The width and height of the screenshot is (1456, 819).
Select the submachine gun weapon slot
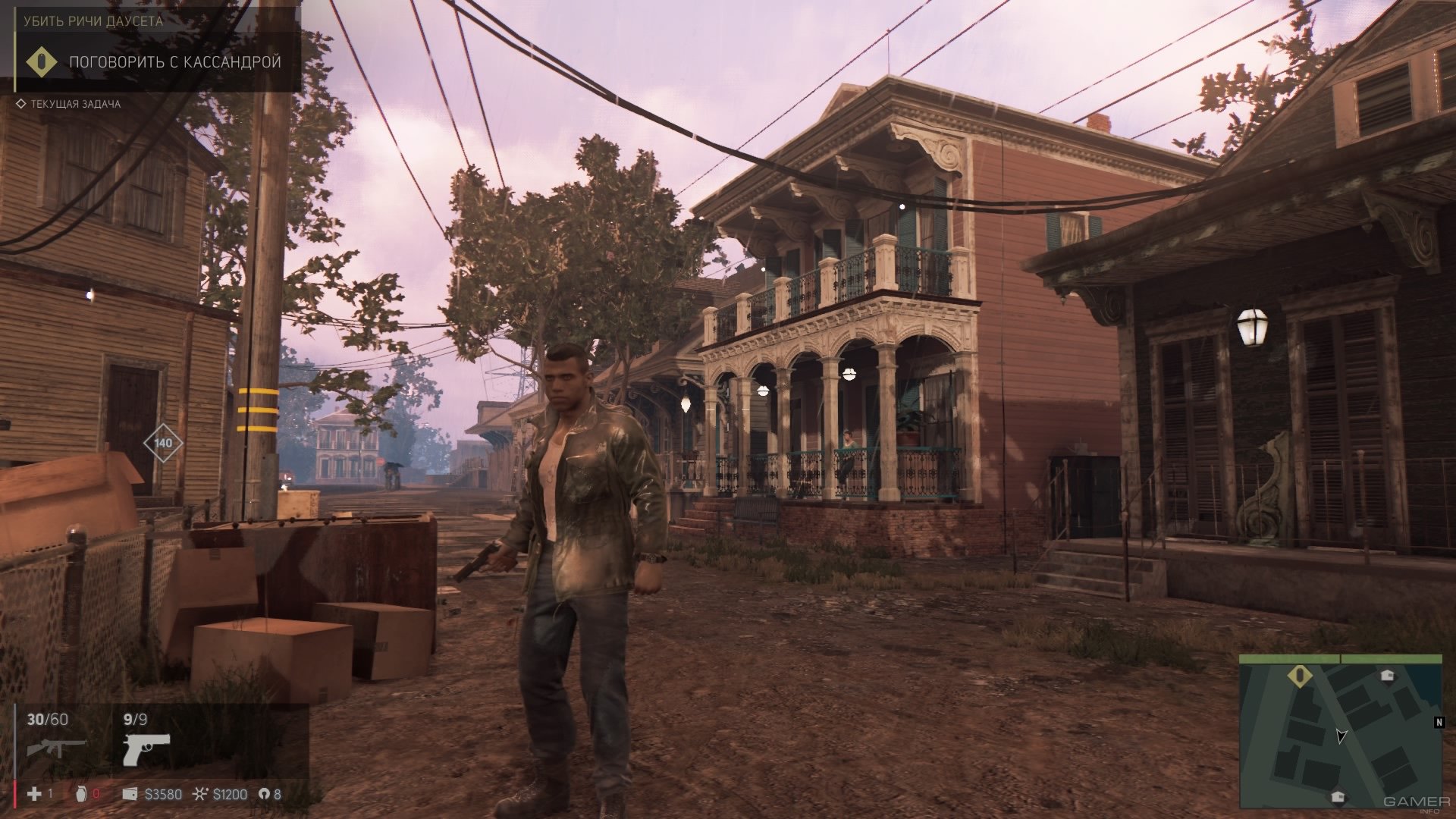[57, 748]
